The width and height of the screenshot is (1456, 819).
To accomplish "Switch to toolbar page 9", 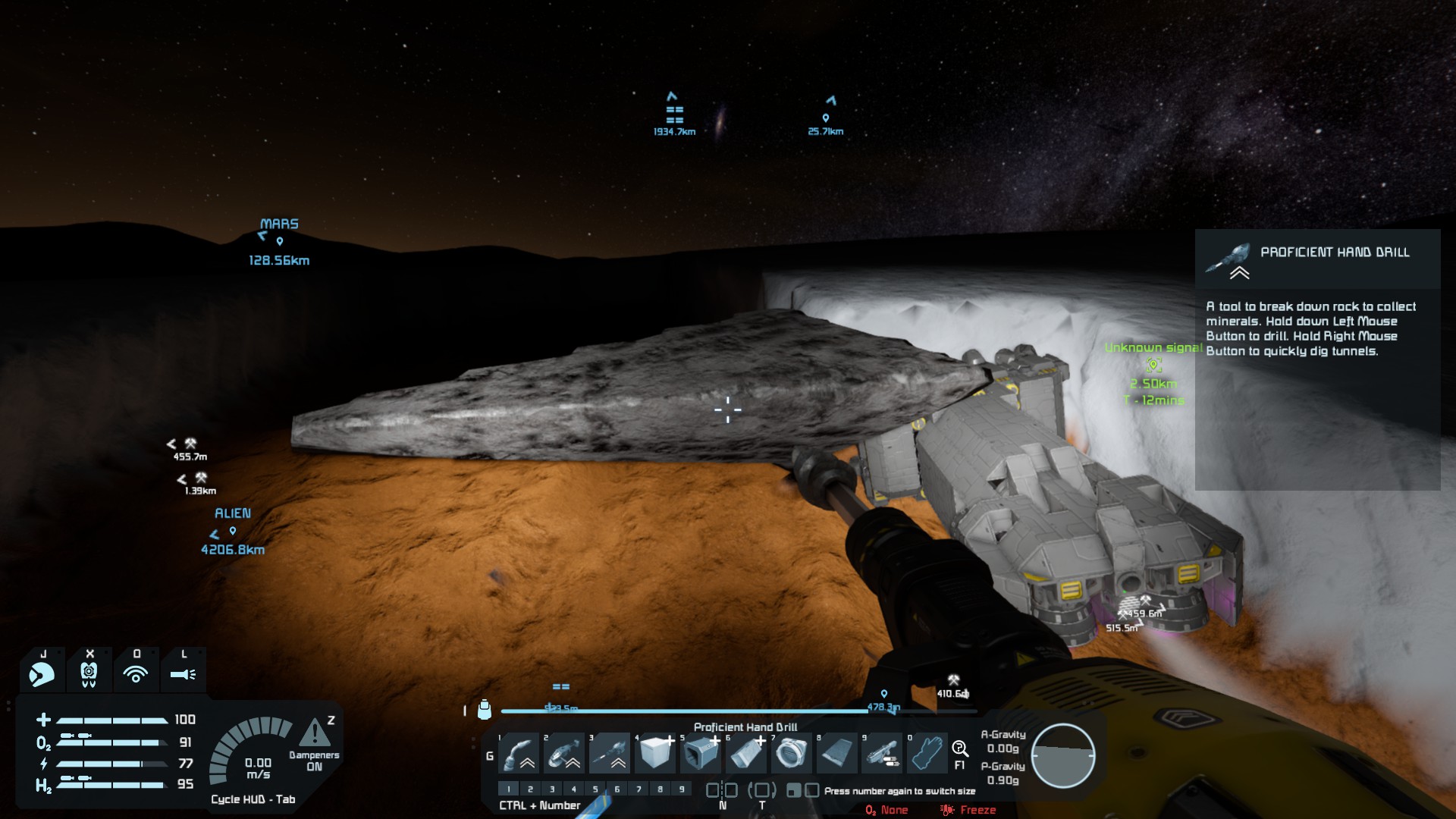I will (x=682, y=789).
